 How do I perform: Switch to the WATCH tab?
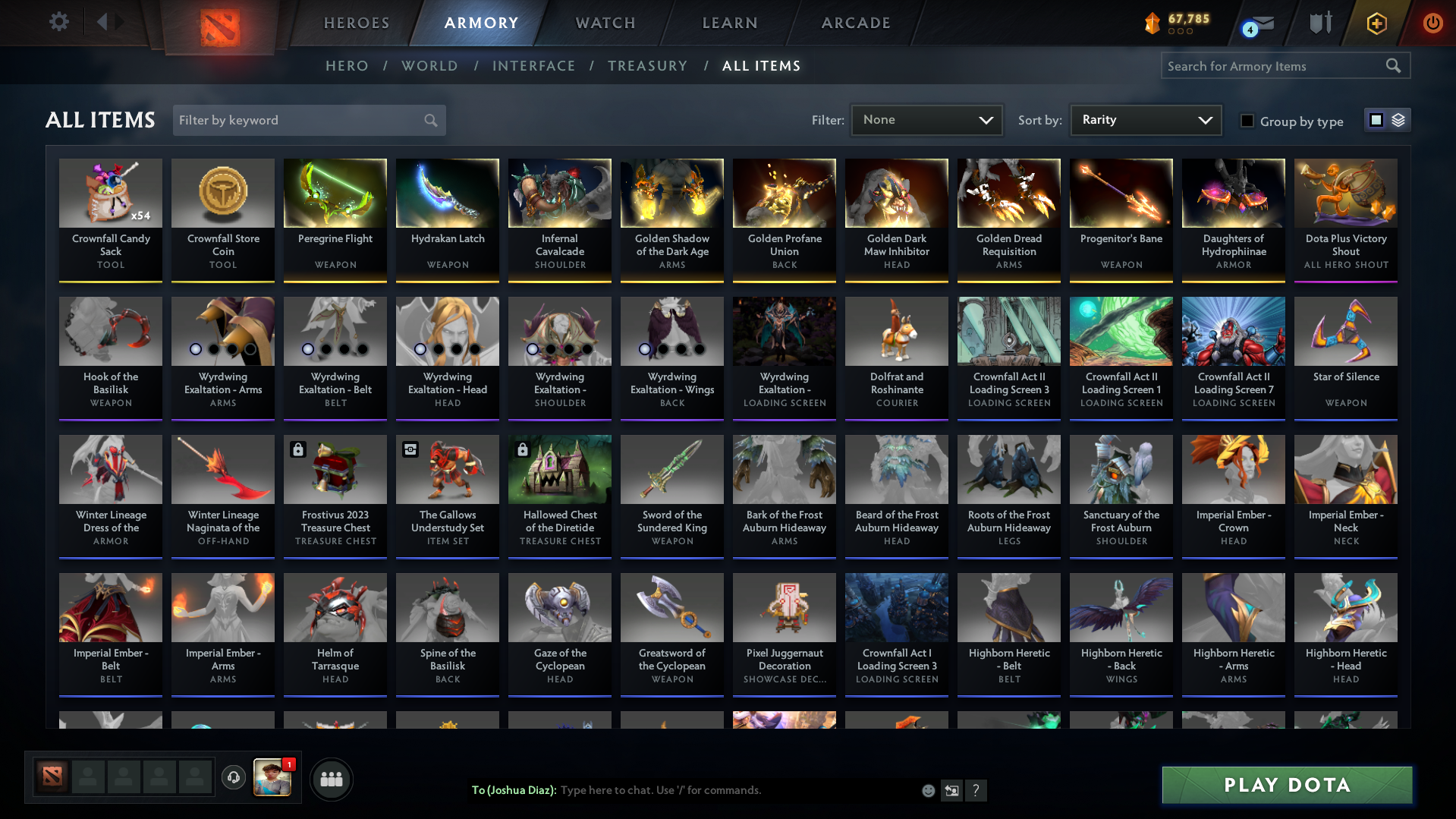pos(605,23)
